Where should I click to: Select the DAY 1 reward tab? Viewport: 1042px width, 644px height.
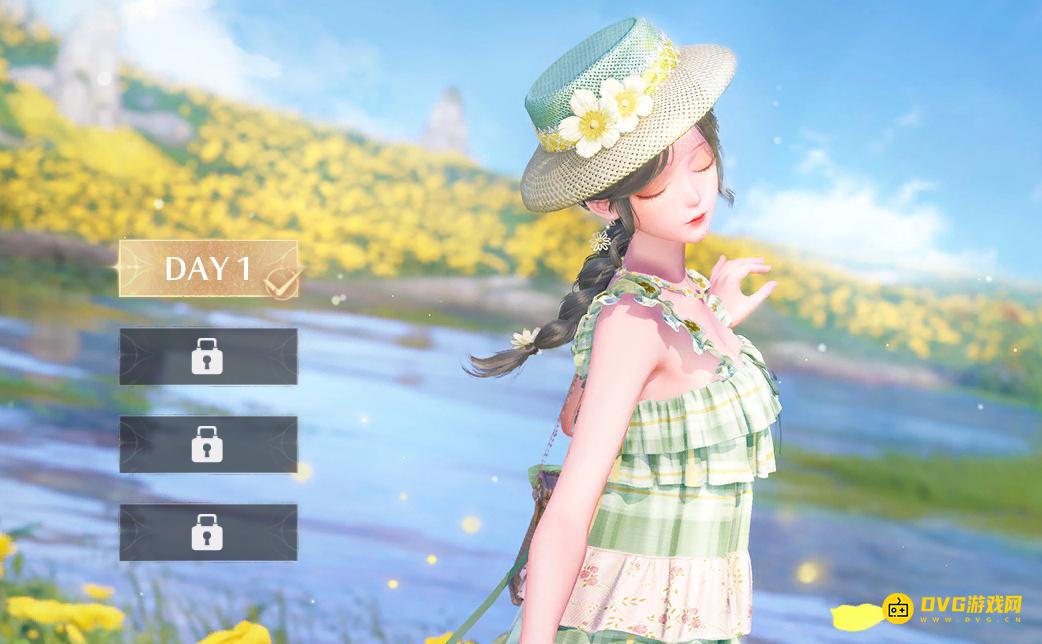click(x=208, y=268)
